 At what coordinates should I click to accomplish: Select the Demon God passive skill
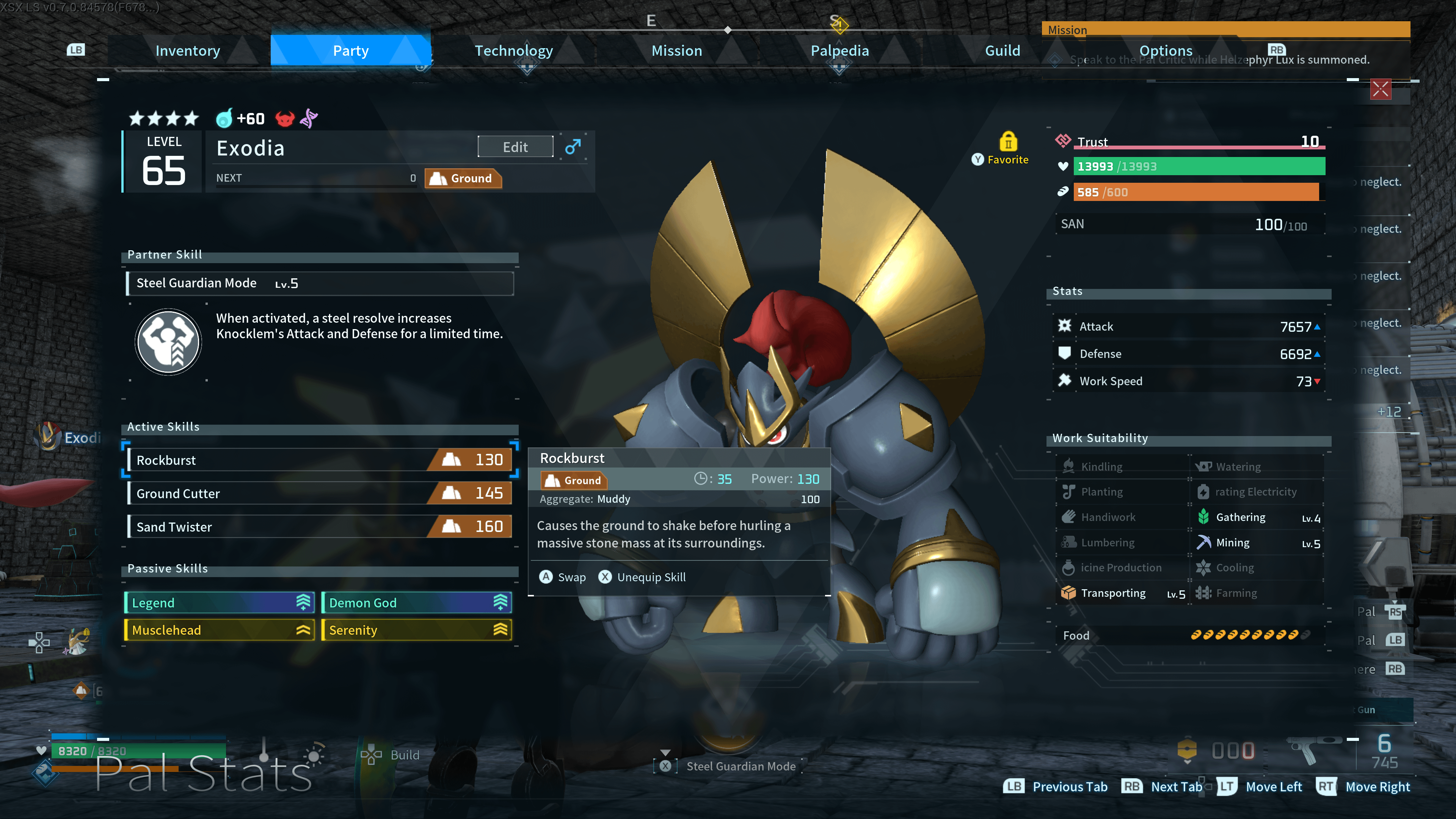[417, 602]
